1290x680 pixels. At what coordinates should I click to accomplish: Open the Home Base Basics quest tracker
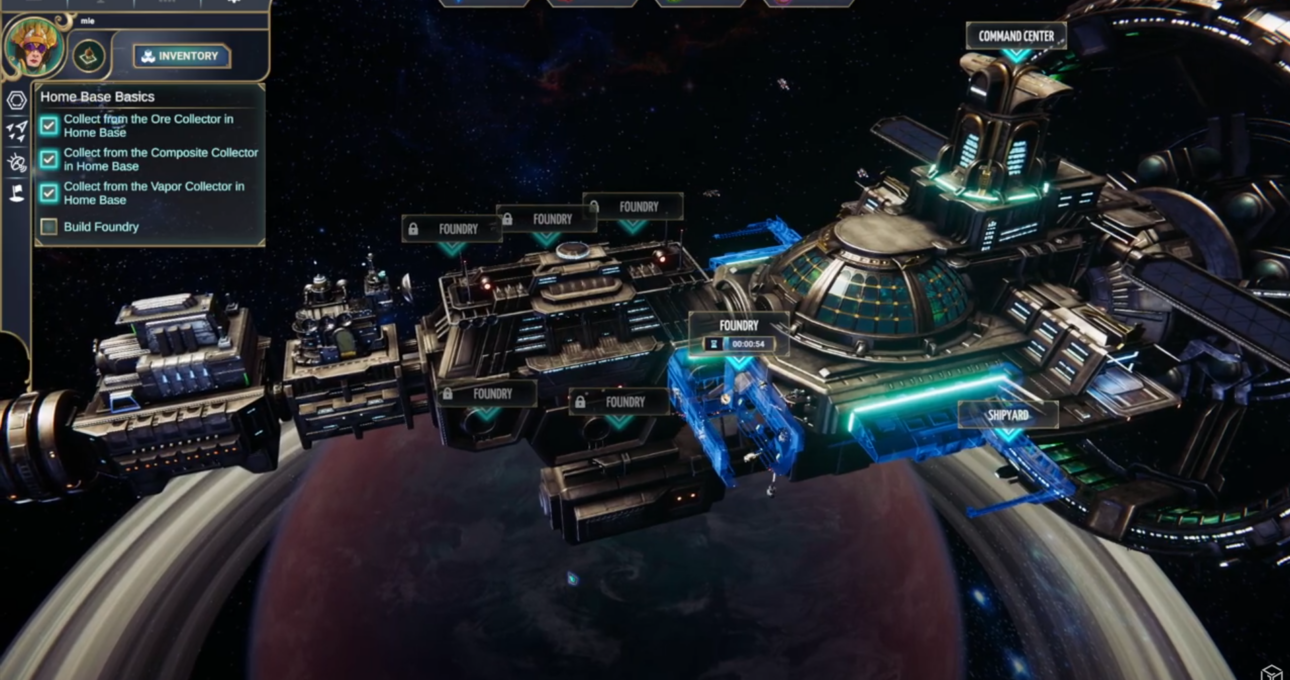(x=97, y=97)
